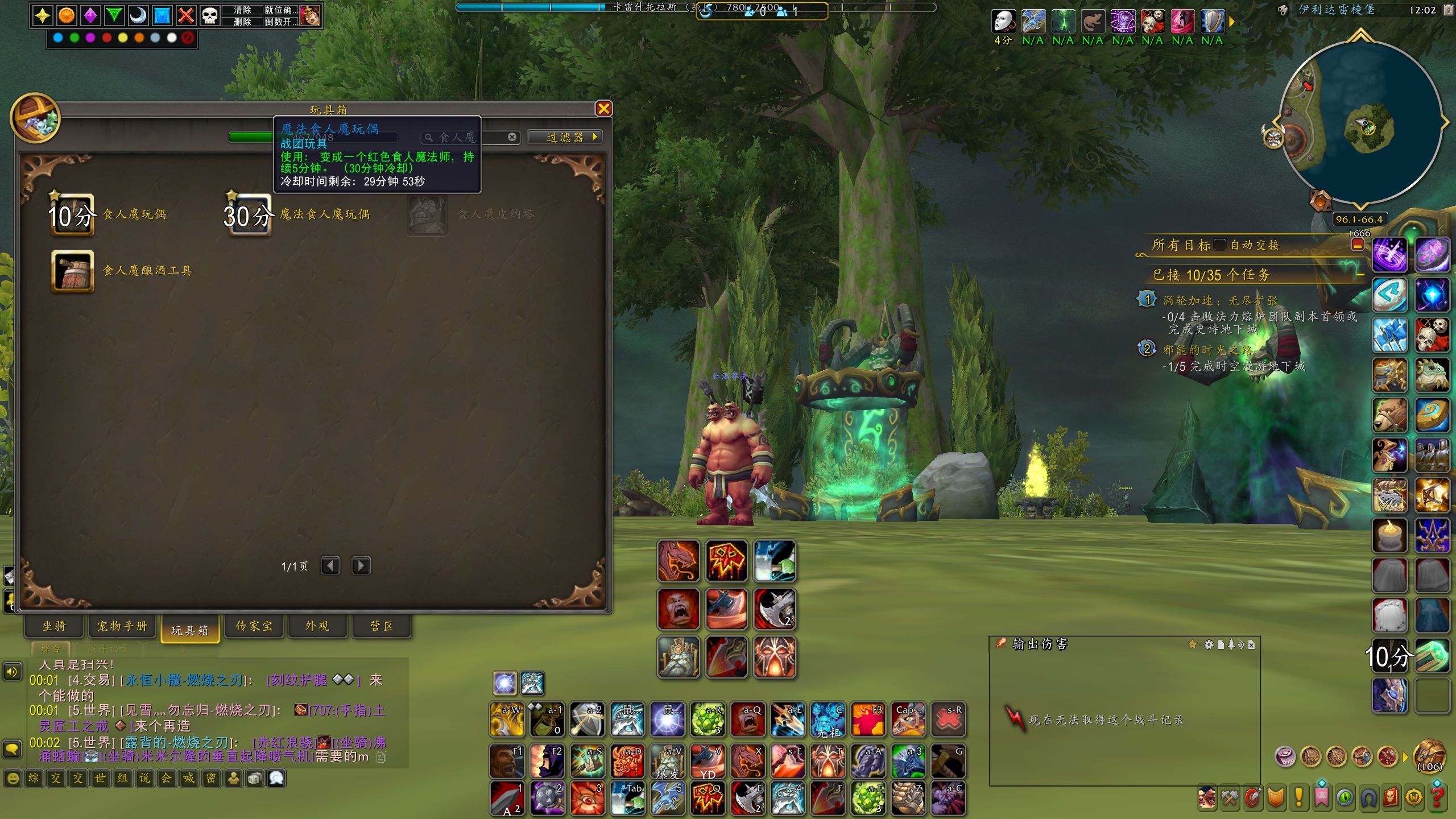
Task: Toggle the 自动交接 checkbox
Action: (1219, 245)
